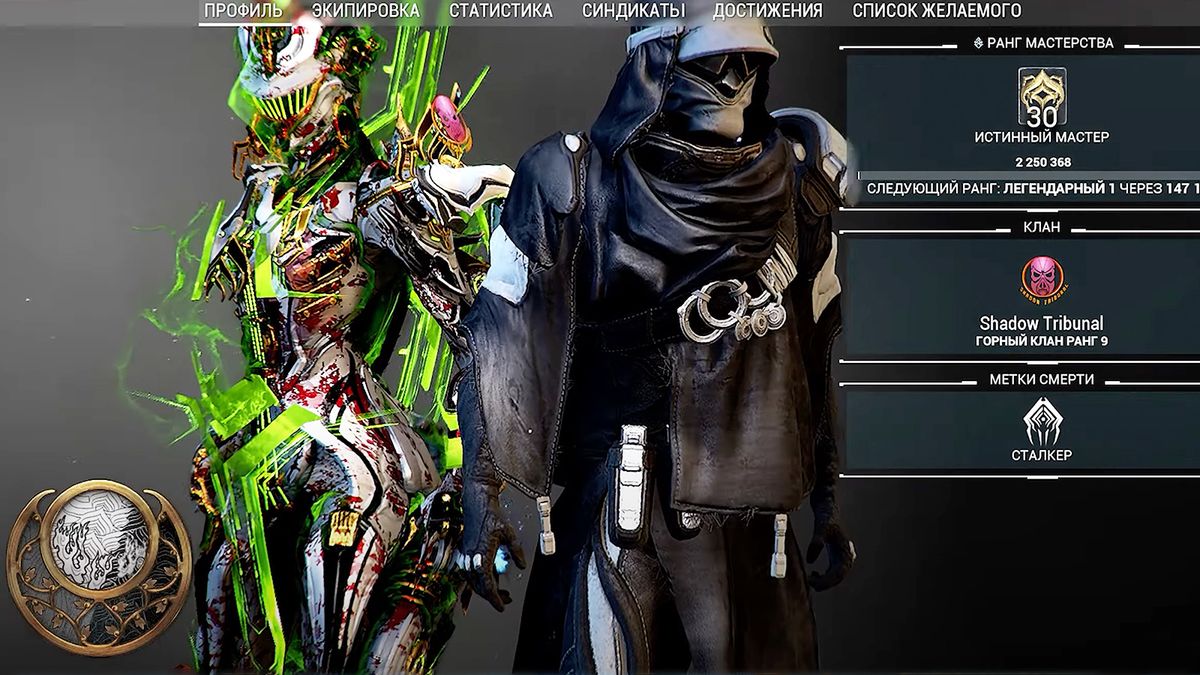This screenshot has width=1200, height=675.
Task: Show the Статистика tab
Action: 500,12
